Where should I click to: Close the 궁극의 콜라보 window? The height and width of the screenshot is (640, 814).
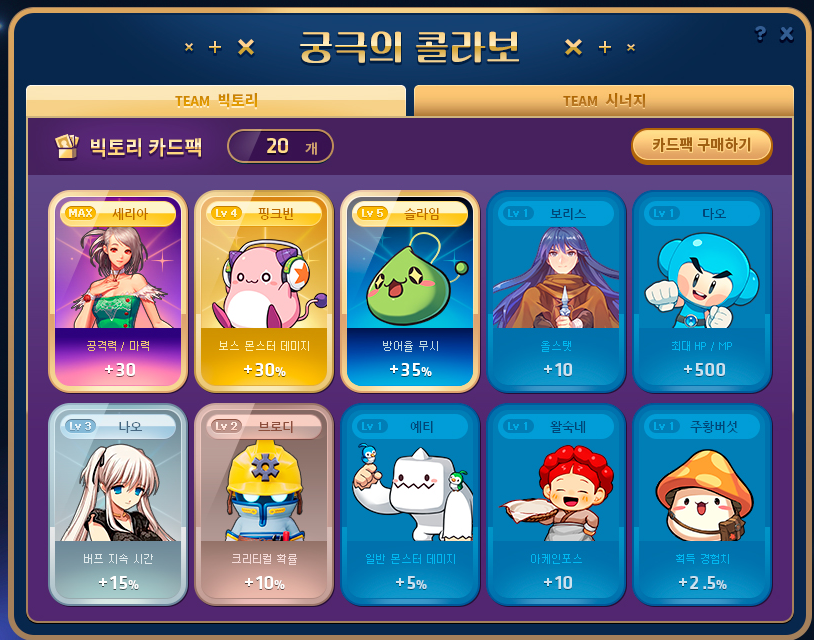tap(787, 34)
